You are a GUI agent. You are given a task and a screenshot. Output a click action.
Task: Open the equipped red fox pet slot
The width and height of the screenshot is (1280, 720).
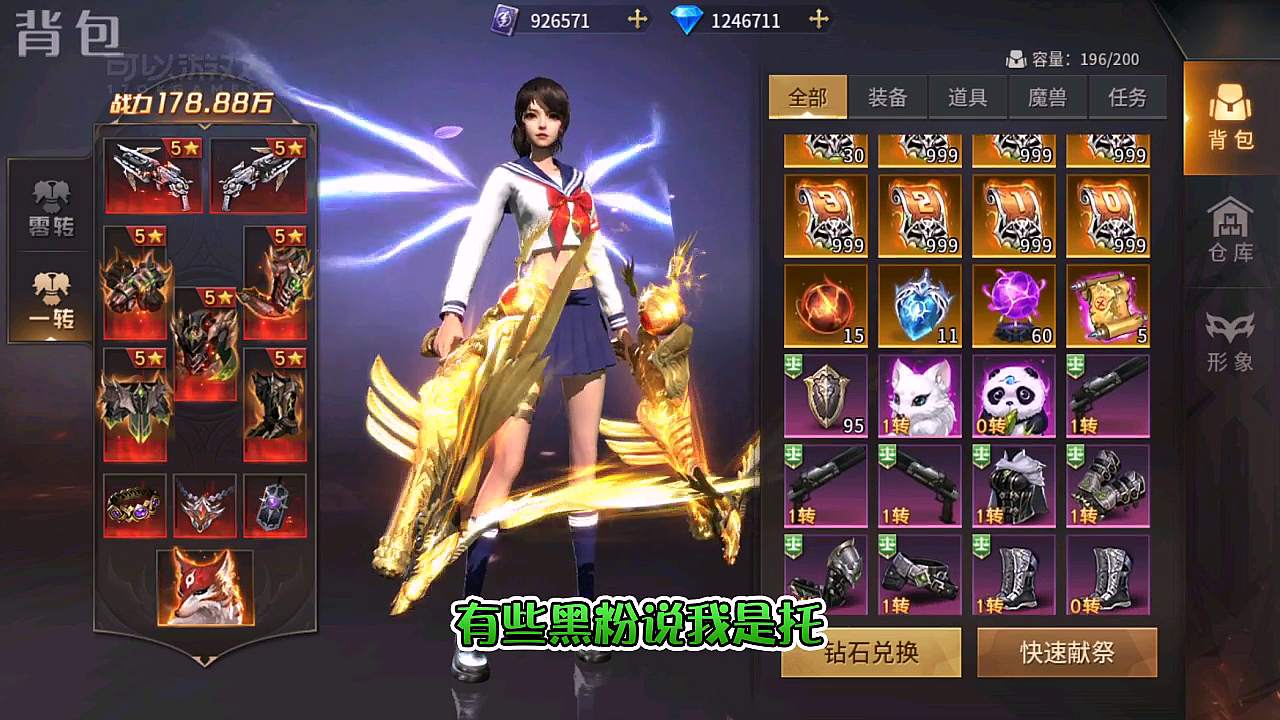tap(205, 587)
